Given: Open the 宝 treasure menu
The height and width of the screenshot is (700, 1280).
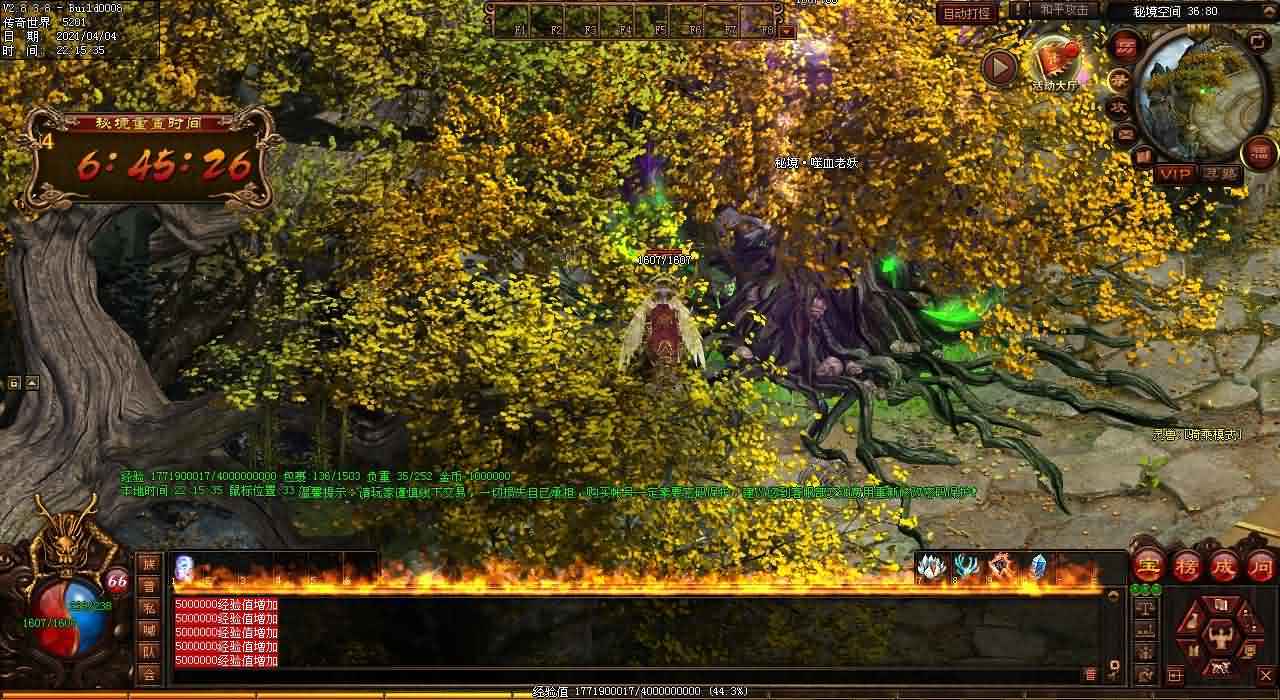Looking at the screenshot, I should (1147, 565).
